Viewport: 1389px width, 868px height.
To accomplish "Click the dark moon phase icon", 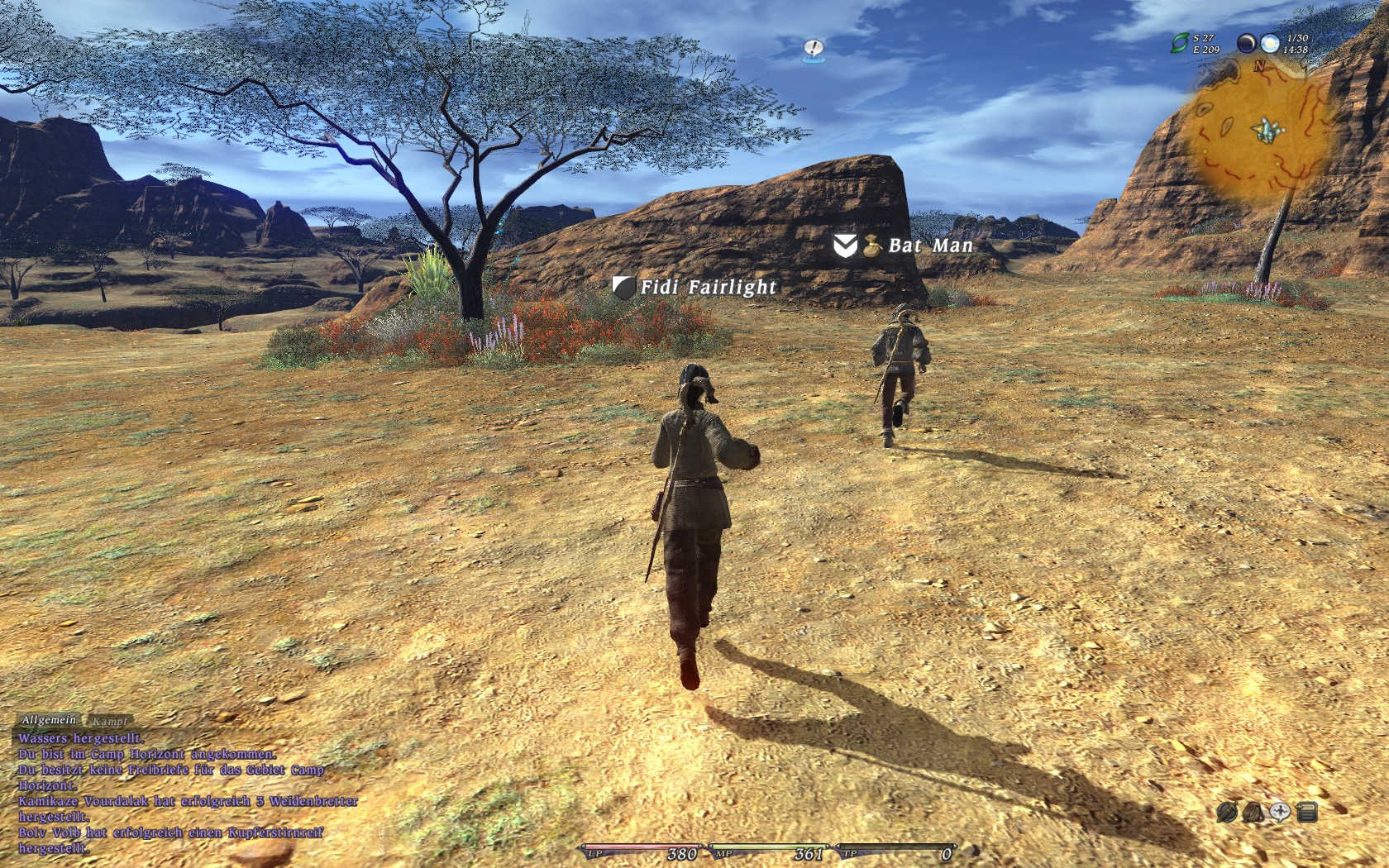I will pos(1246,43).
